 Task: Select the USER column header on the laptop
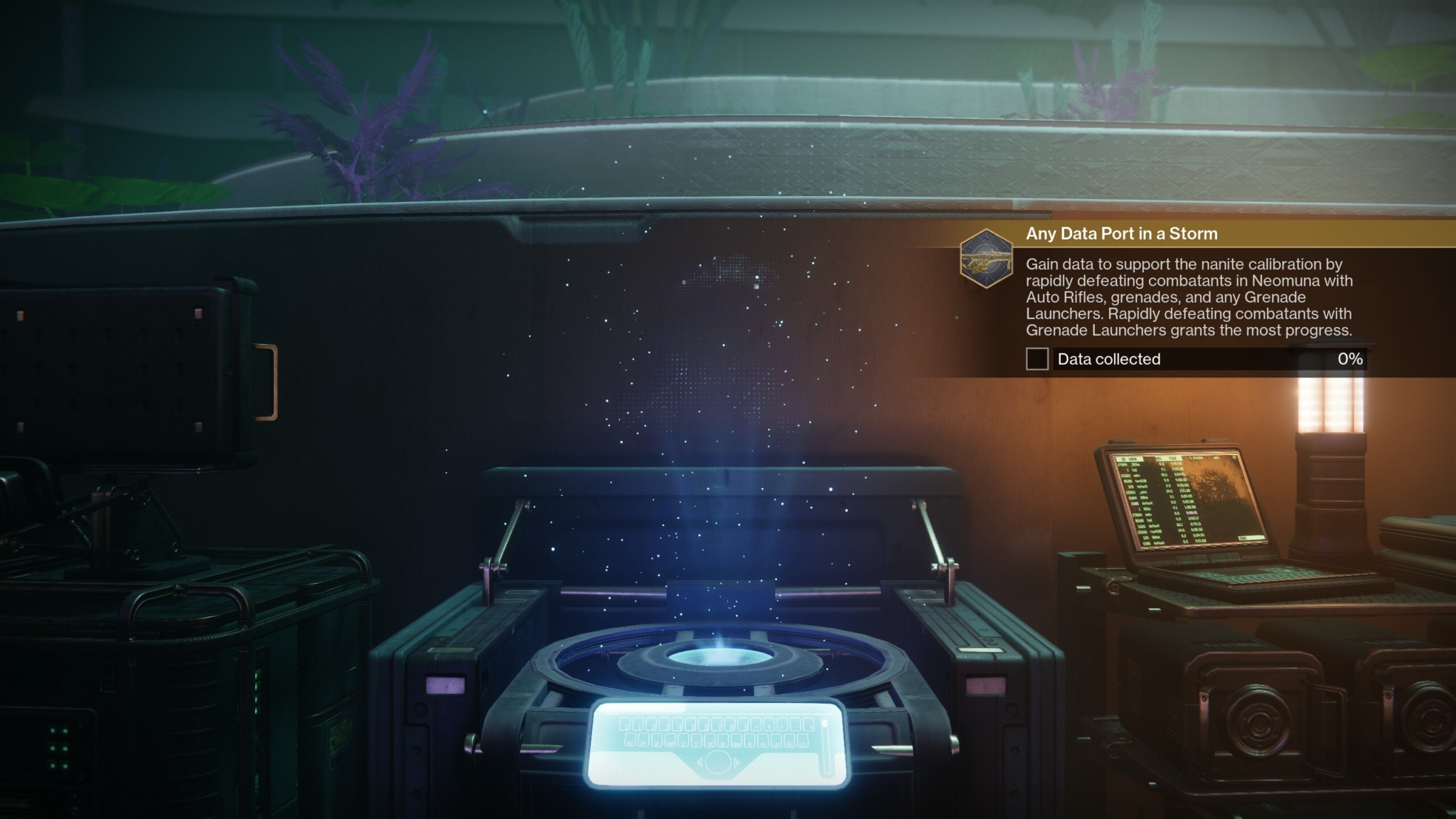pyautogui.click(x=1133, y=459)
